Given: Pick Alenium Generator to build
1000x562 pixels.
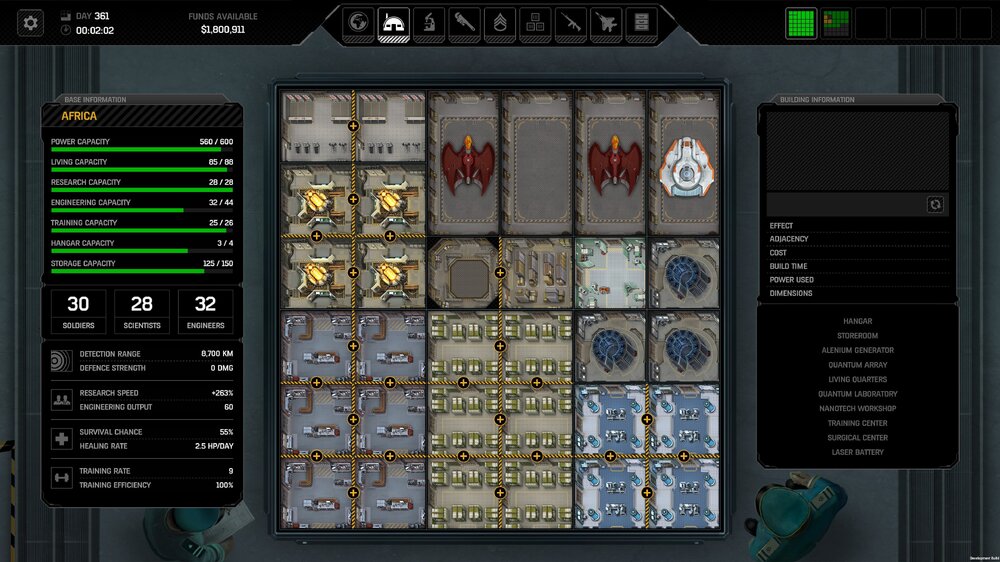Looking at the screenshot, I should point(857,350).
